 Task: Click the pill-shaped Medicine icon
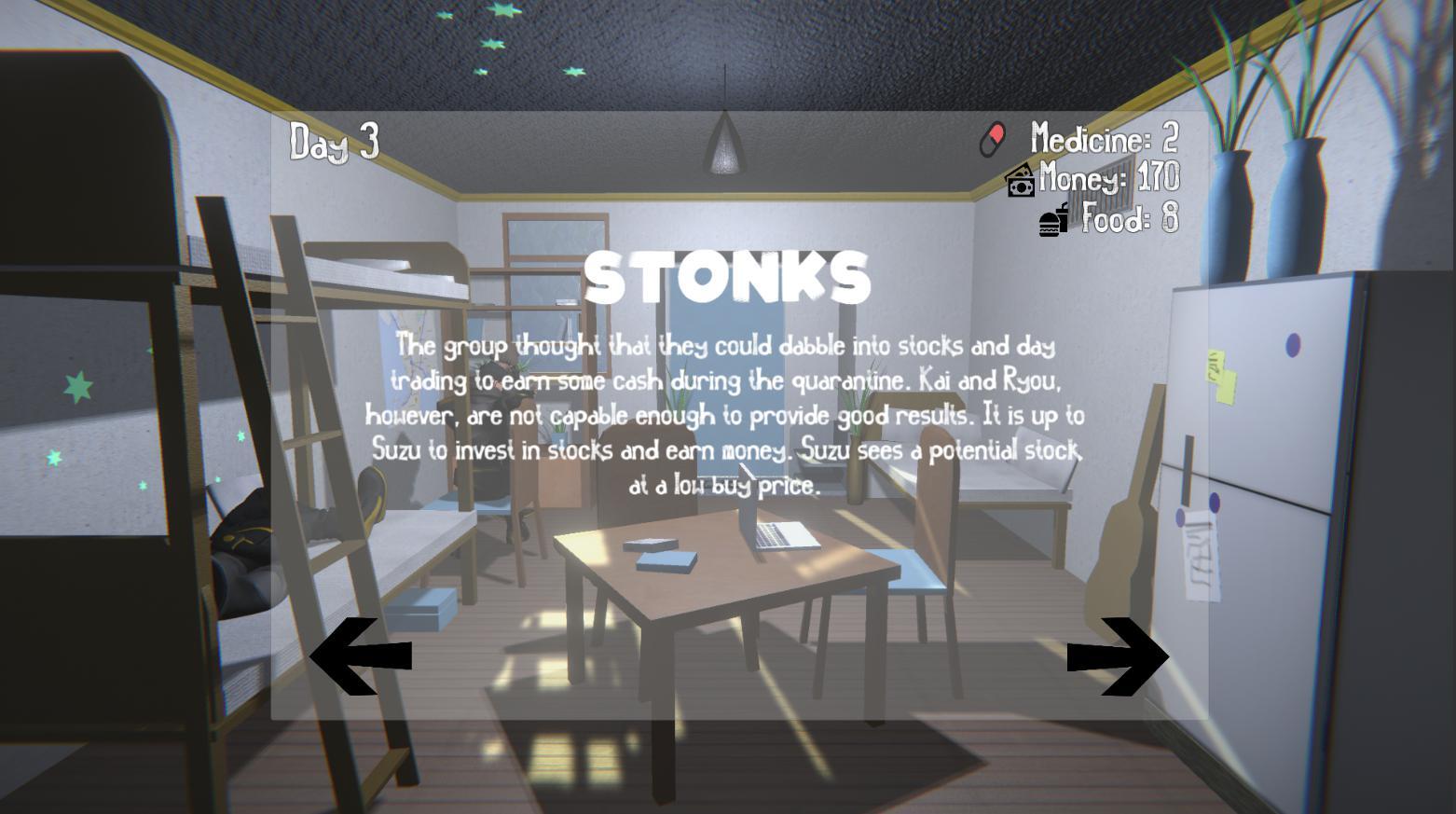coord(992,139)
